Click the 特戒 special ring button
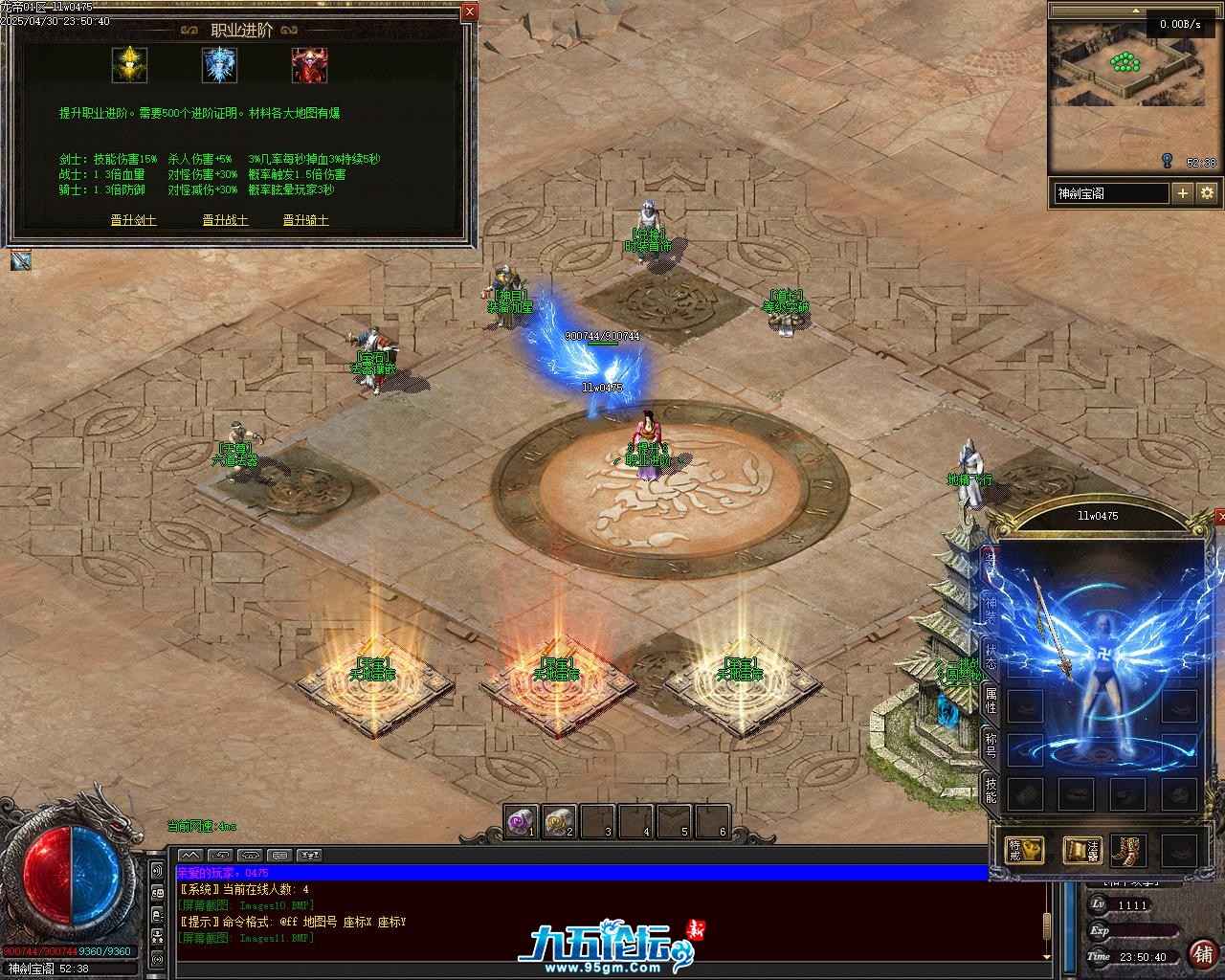The height and width of the screenshot is (980, 1225). pyautogui.click(x=1024, y=850)
